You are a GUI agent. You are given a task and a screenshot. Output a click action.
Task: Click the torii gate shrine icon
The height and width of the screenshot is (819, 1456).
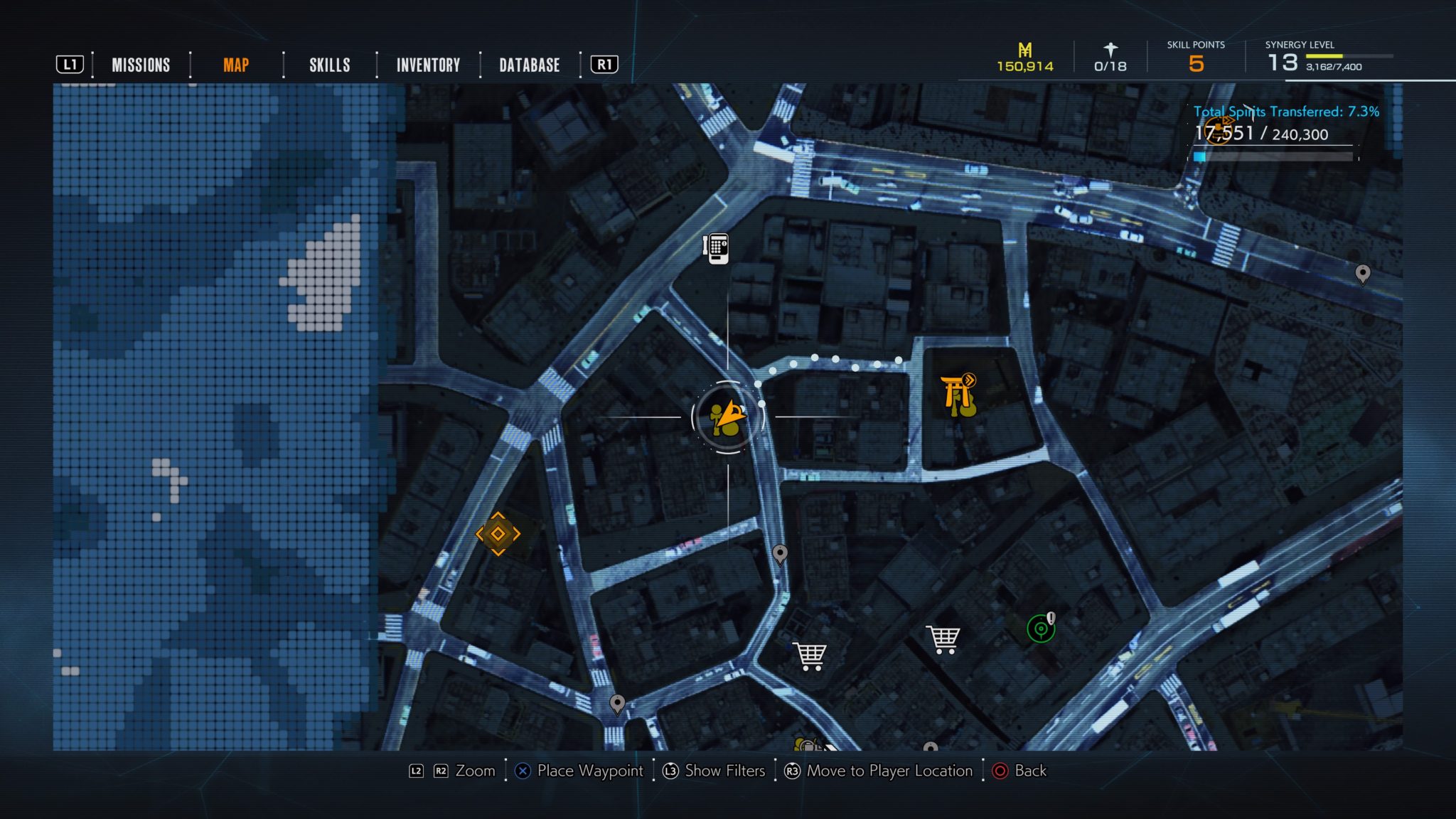click(x=959, y=394)
